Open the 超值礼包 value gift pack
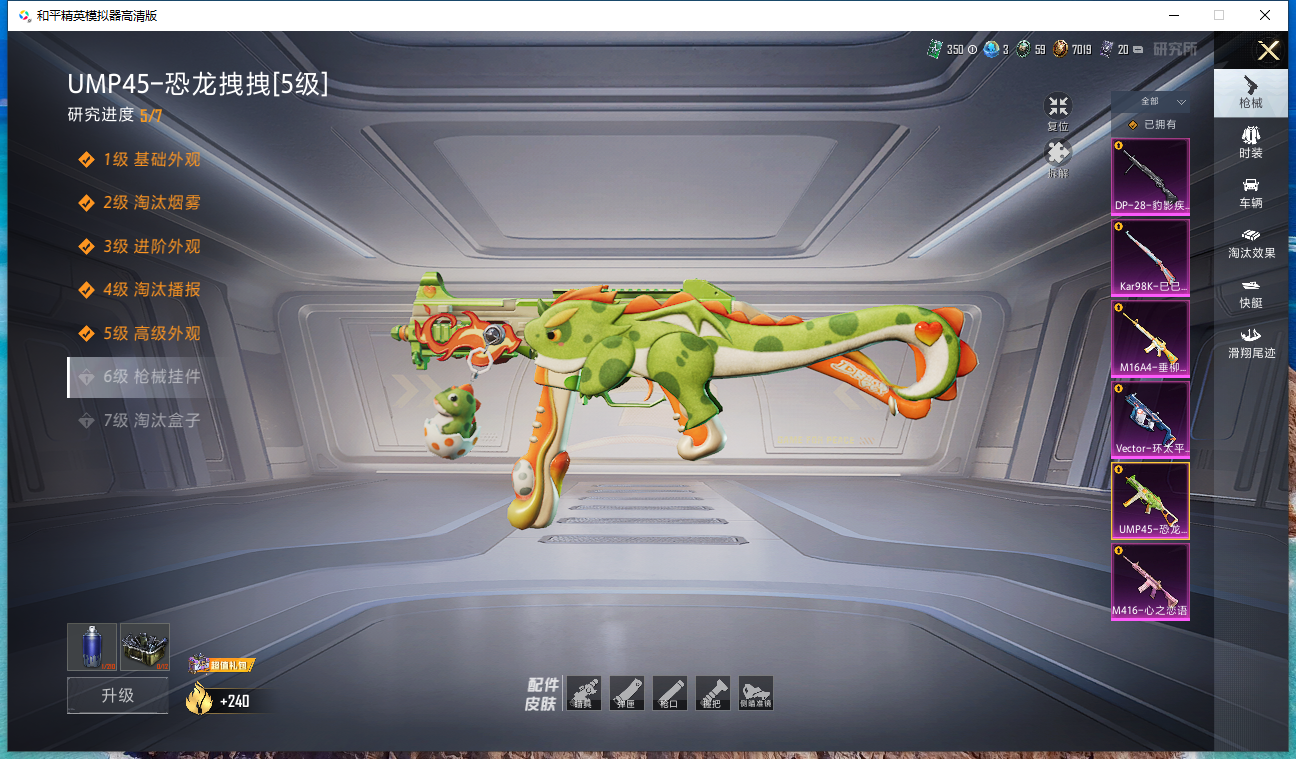The height and width of the screenshot is (759, 1296). pyautogui.click(x=220, y=665)
